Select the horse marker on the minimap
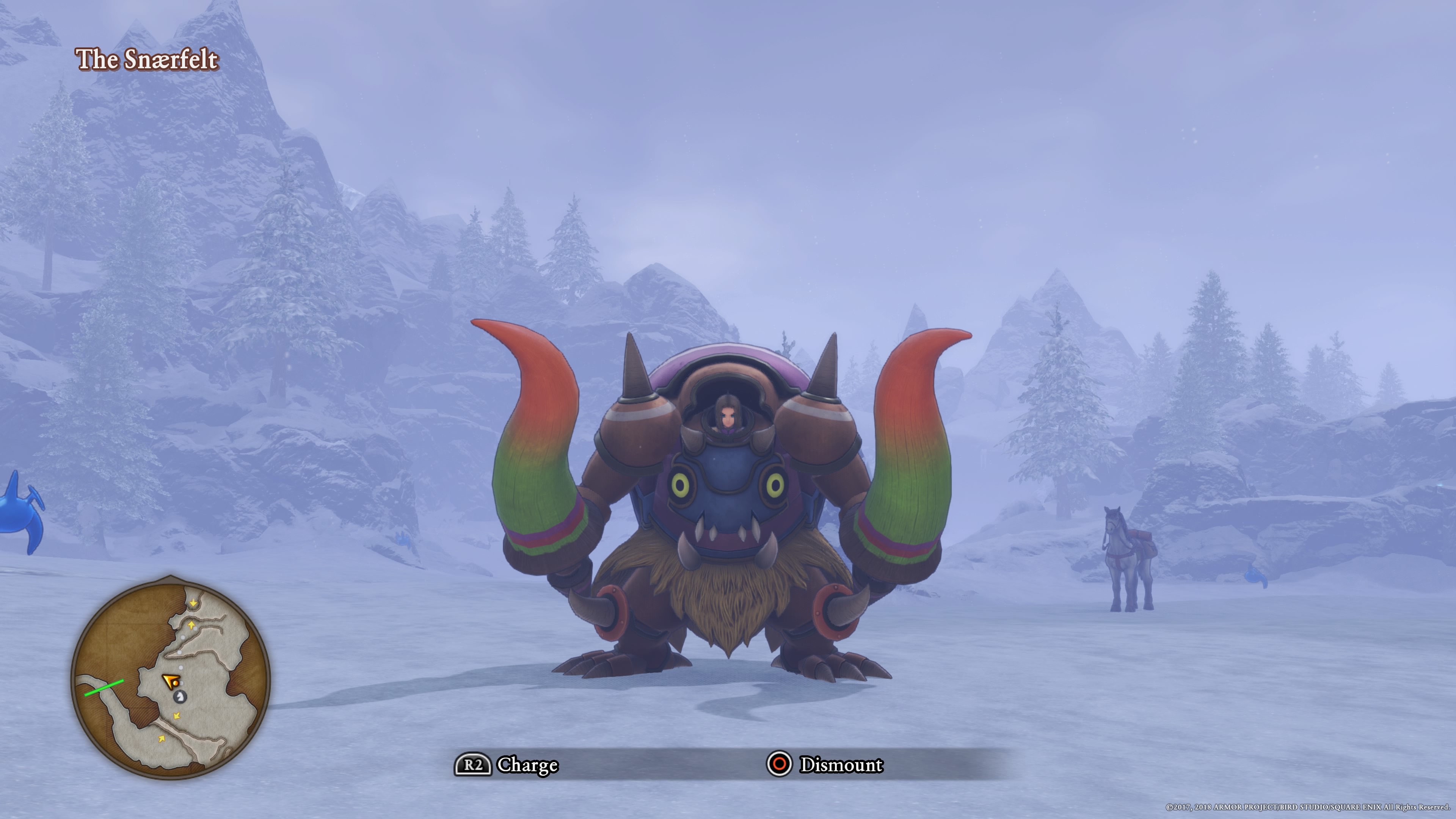Screen dimensions: 1456x819 (180, 697)
